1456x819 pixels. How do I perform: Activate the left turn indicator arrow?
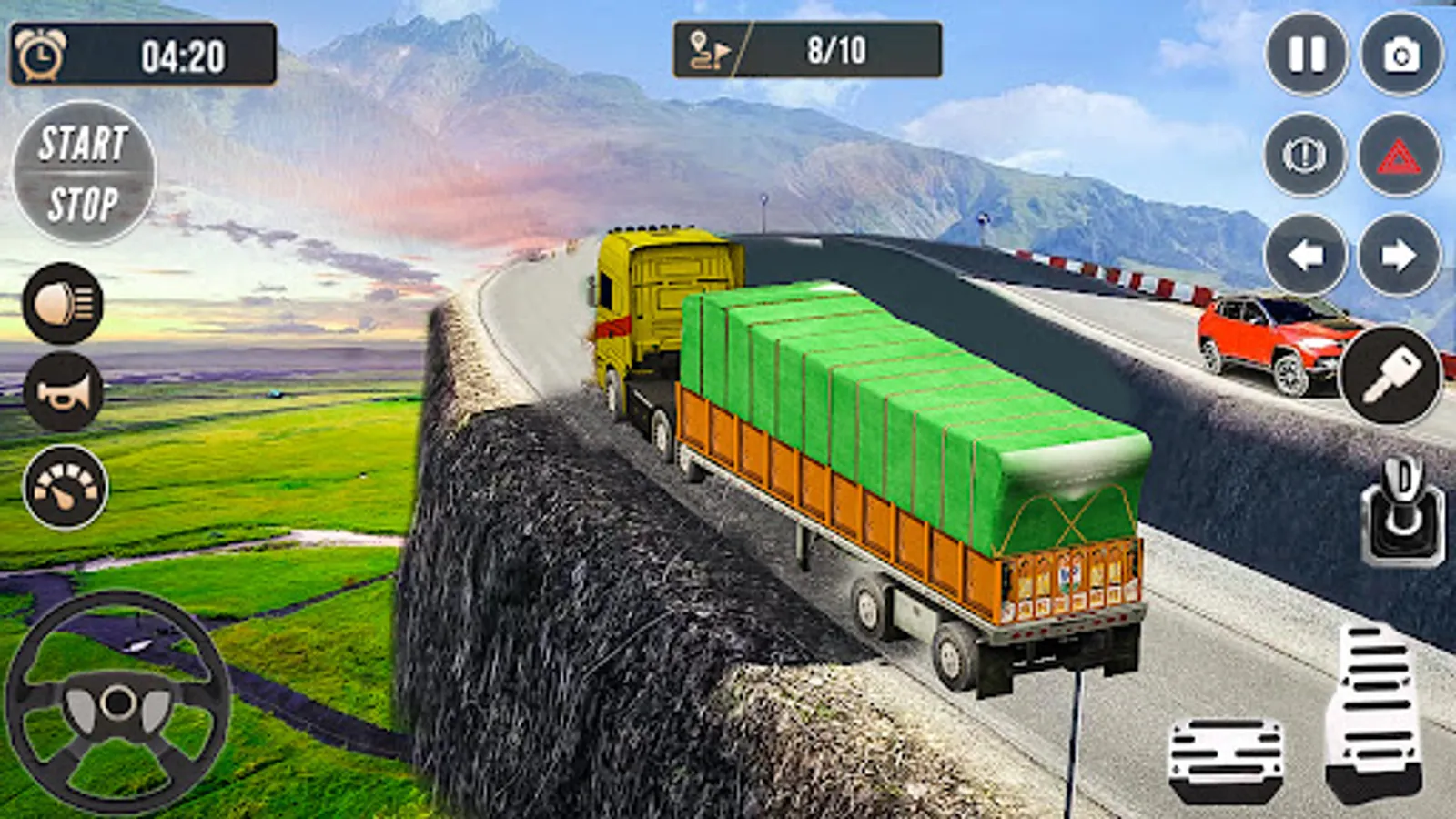1306,255
